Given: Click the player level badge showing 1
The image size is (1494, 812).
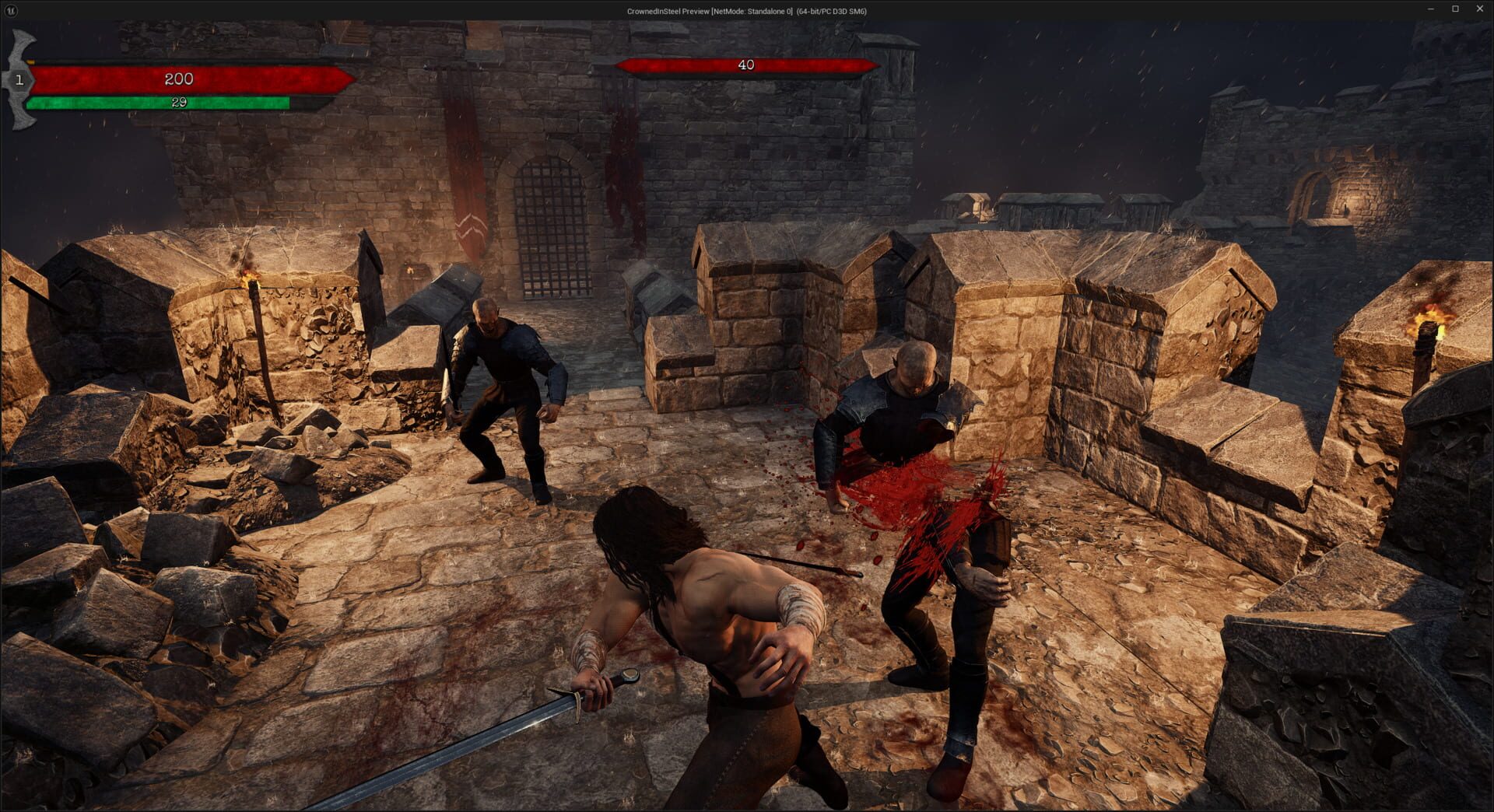Looking at the screenshot, I should point(19,78).
